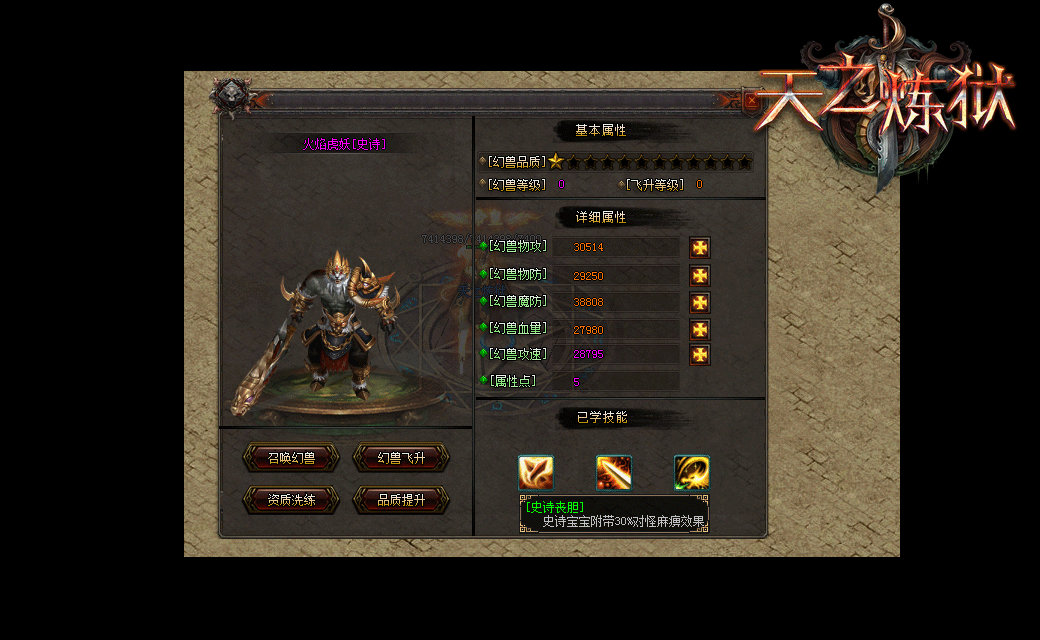
Task: Add a point to 幻兽物攻
Action: tap(700, 248)
